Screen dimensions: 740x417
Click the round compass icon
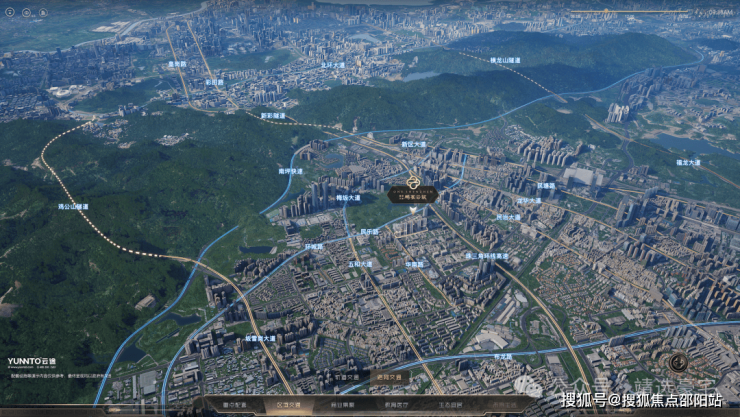(683, 362)
